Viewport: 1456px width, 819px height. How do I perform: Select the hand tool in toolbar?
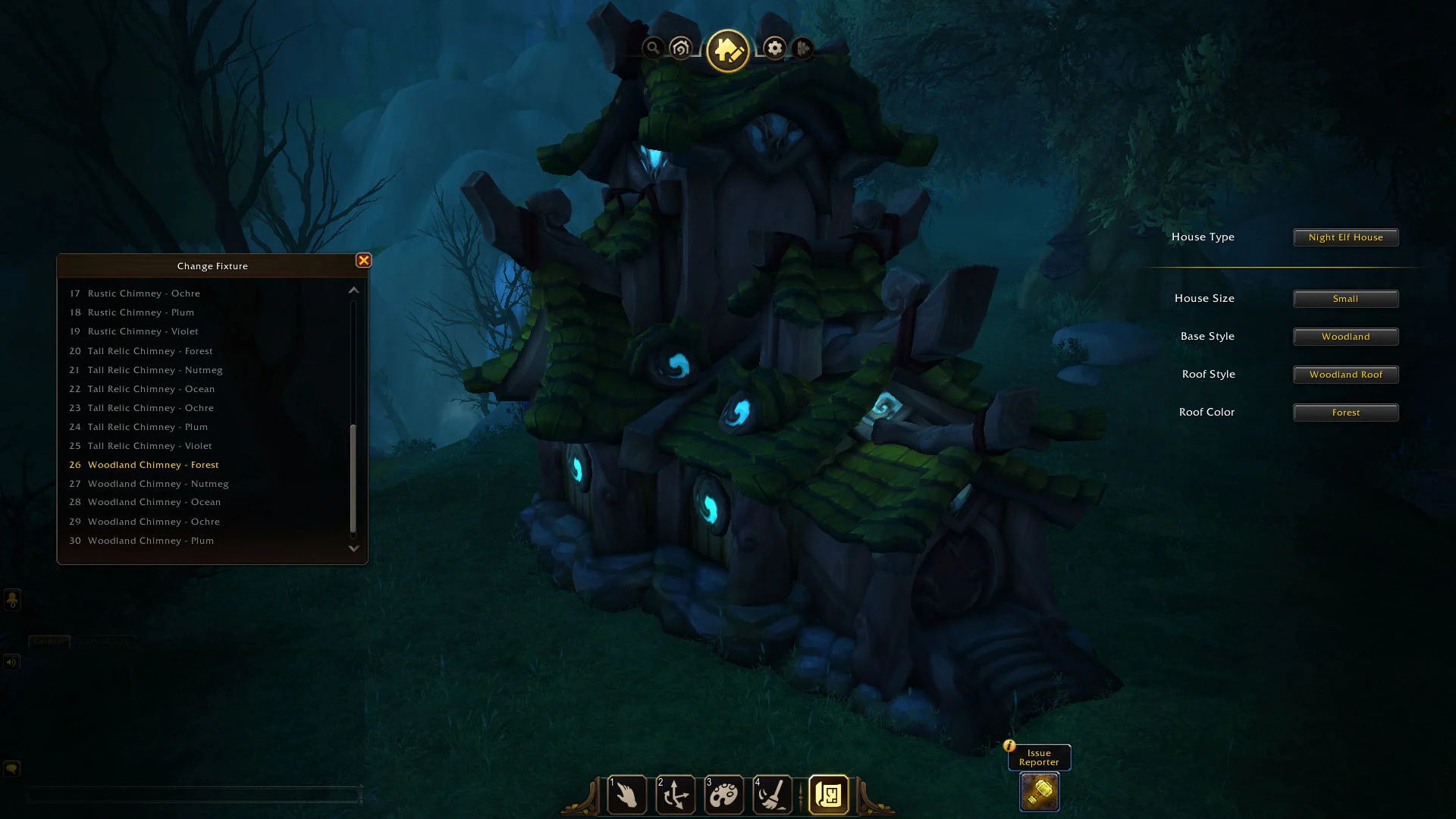627,795
